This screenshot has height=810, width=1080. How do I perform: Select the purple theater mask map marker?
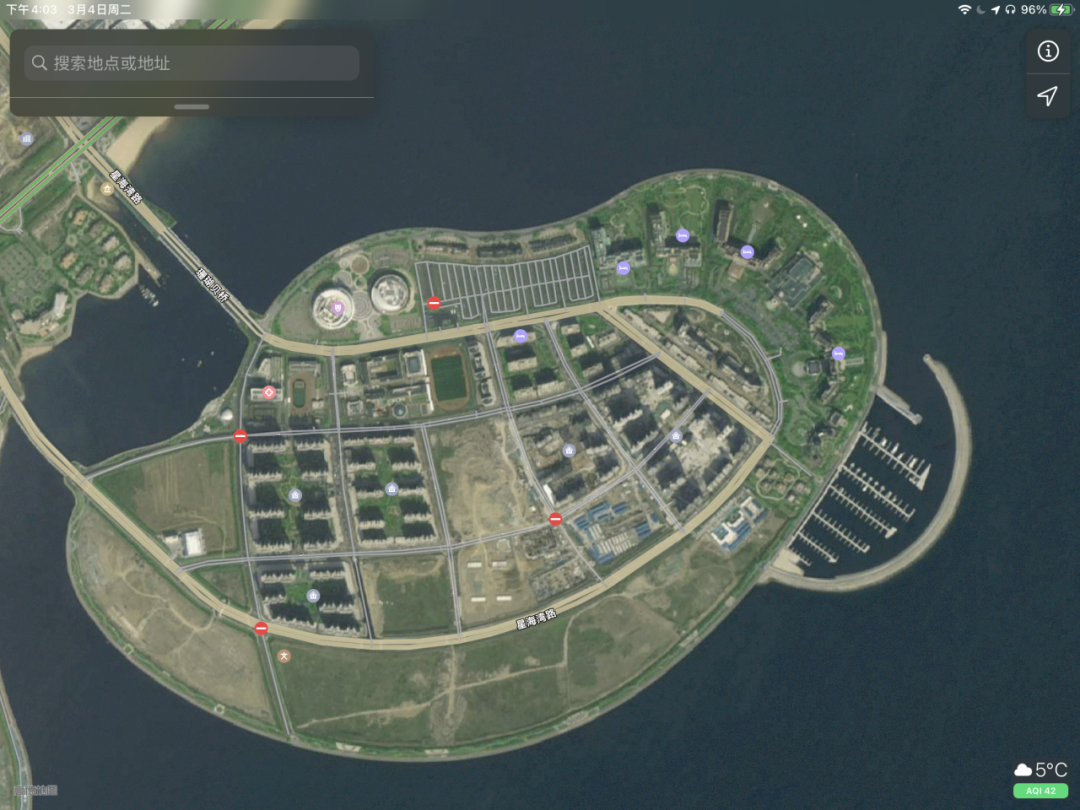[x=338, y=308]
